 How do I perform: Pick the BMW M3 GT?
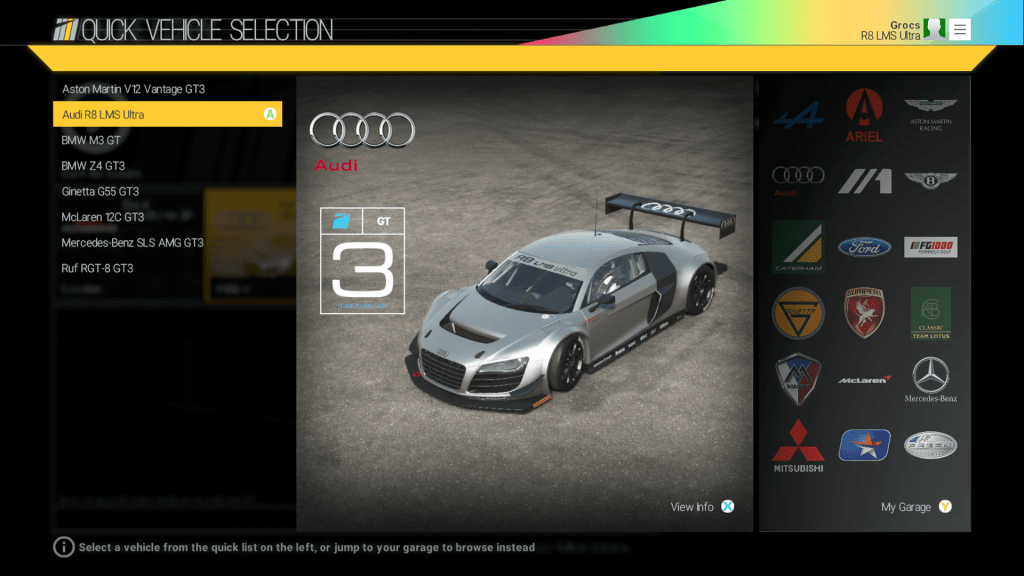click(91, 140)
